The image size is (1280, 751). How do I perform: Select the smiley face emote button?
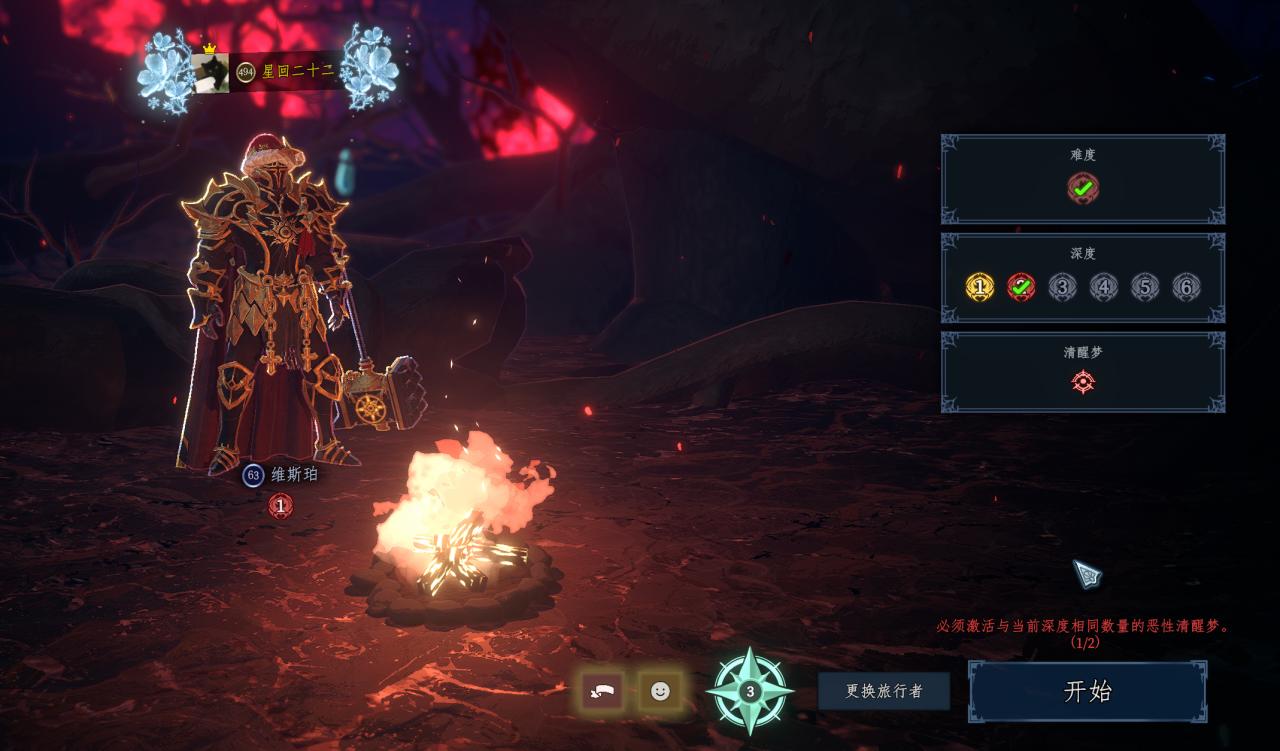click(660, 691)
